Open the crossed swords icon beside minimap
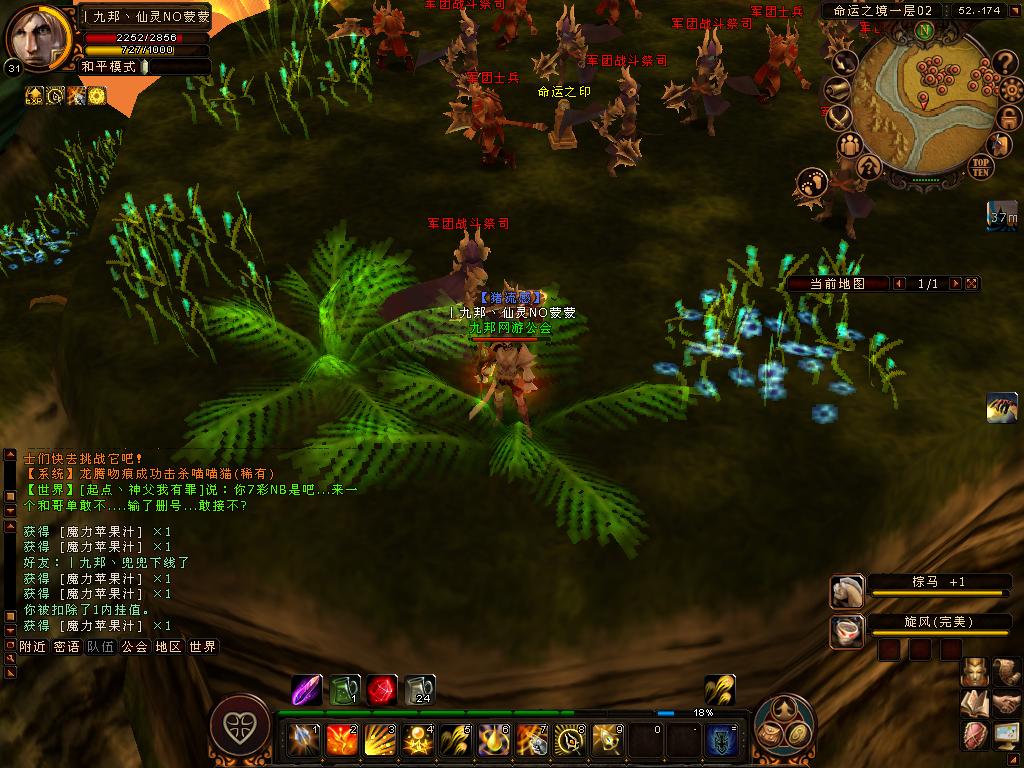Image resolution: width=1024 pixels, height=768 pixels. click(841, 119)
